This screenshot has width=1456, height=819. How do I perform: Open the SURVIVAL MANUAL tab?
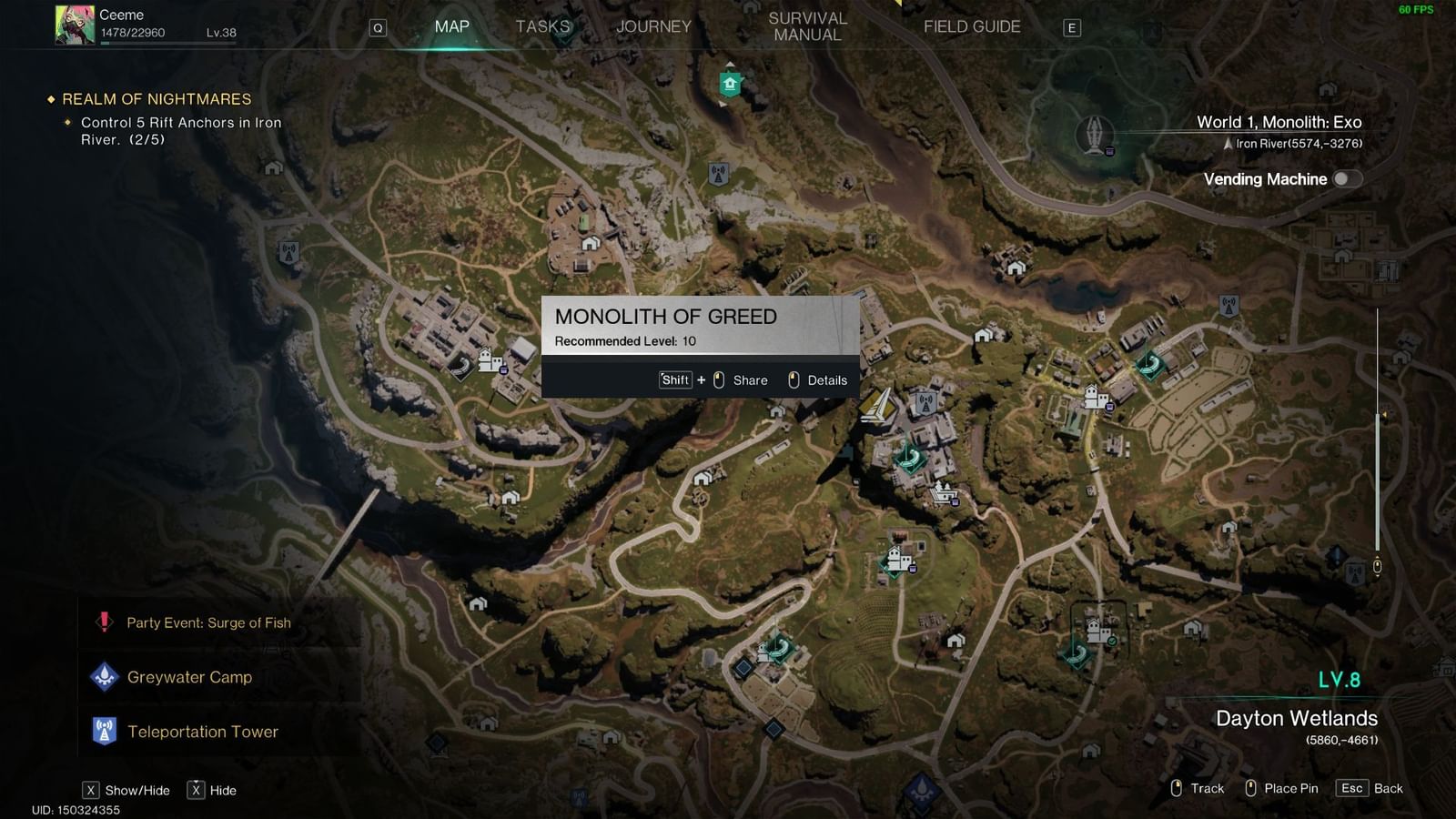tap(806, 25)
